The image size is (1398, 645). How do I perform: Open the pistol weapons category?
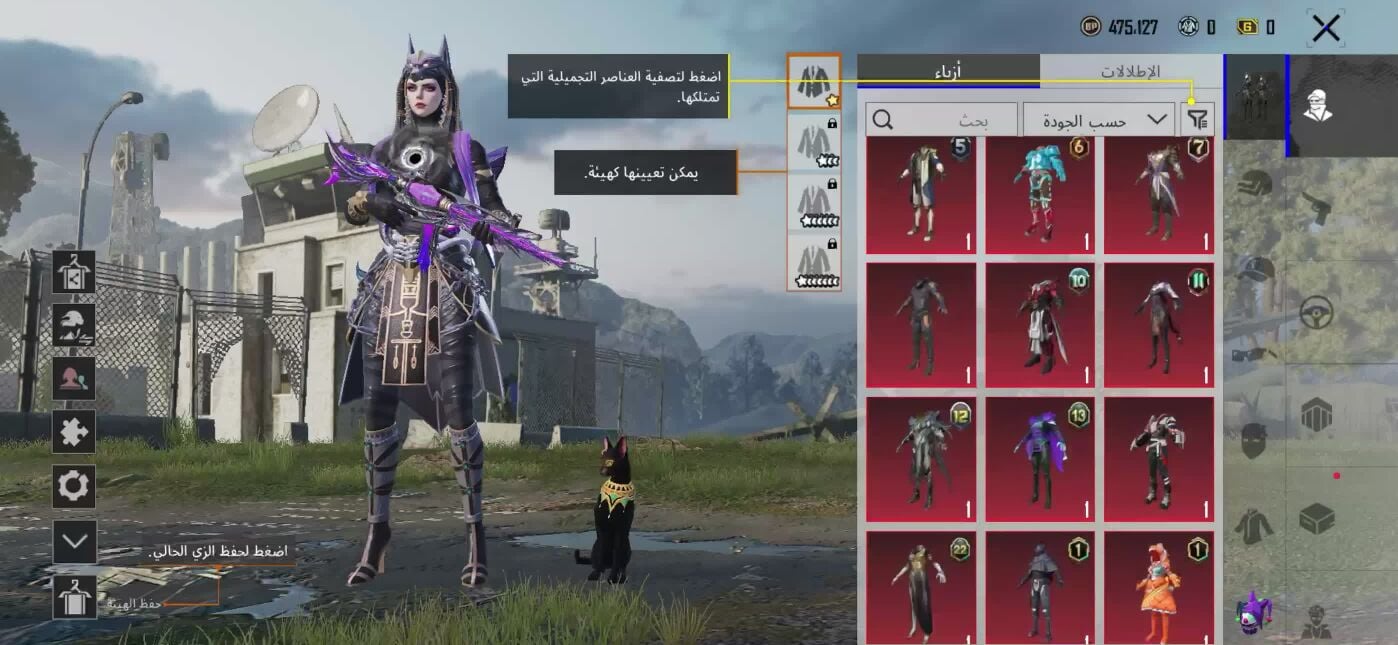pos(1317,207)
